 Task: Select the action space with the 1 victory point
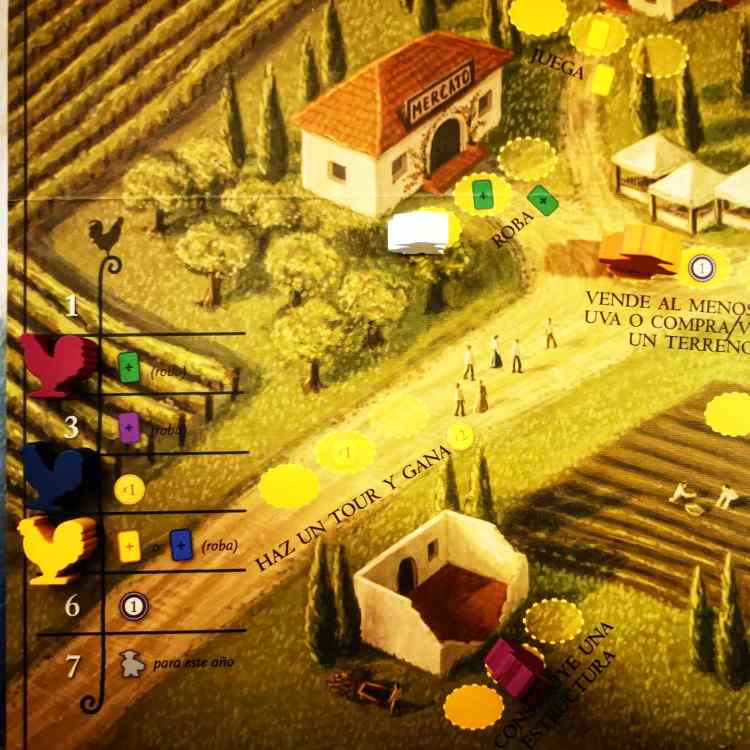pos(701,267)
